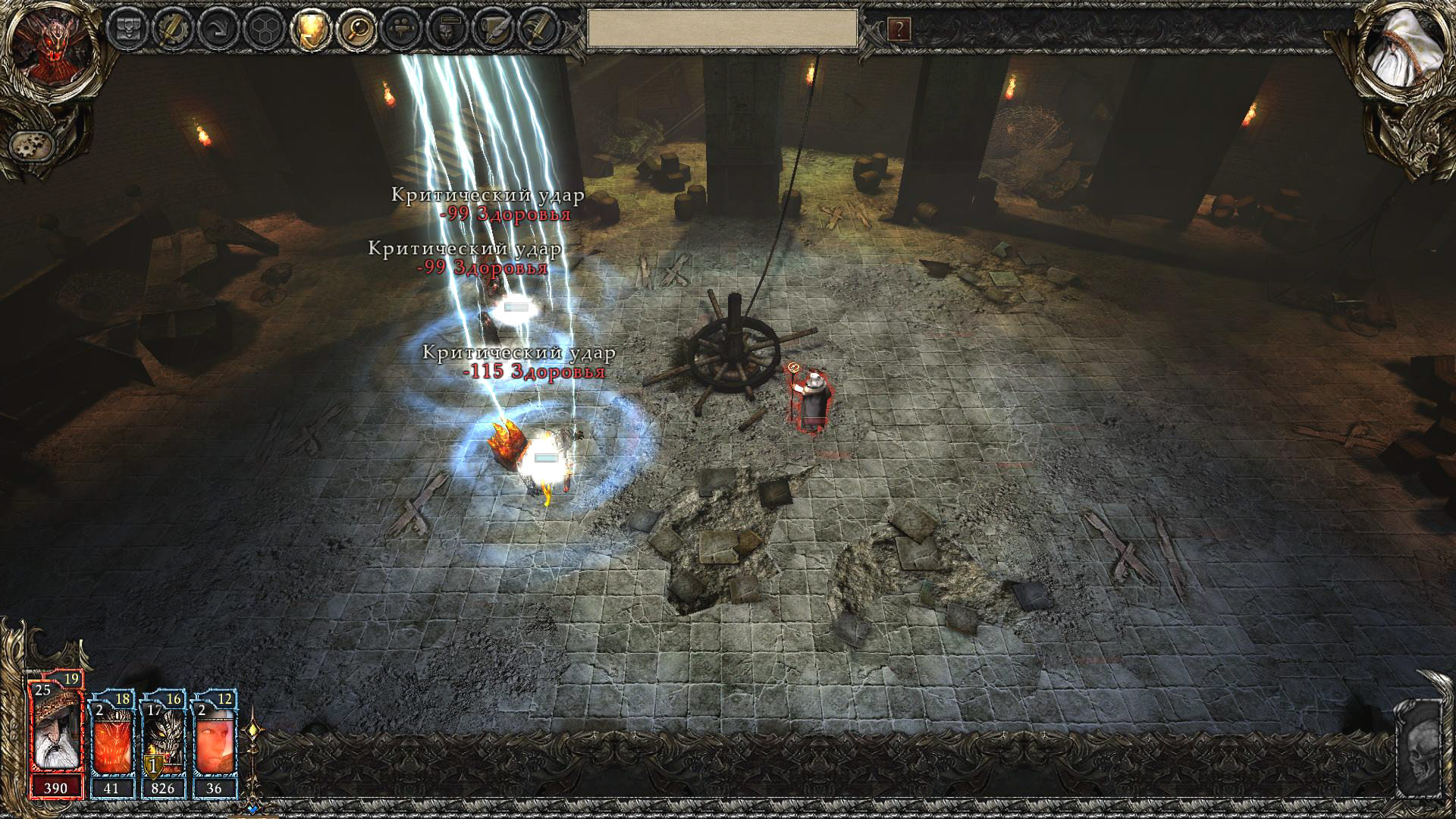Screen dimensions: 1456x819
Task: Open help with the question mark button
Action: [x=899, y=30]
